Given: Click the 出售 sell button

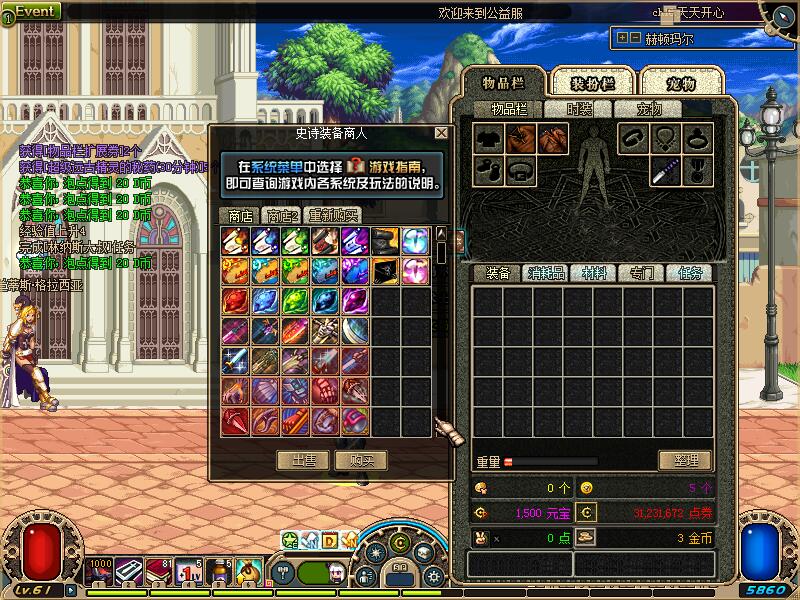Looking at the screenshot, I should click(x=304, y=460).
